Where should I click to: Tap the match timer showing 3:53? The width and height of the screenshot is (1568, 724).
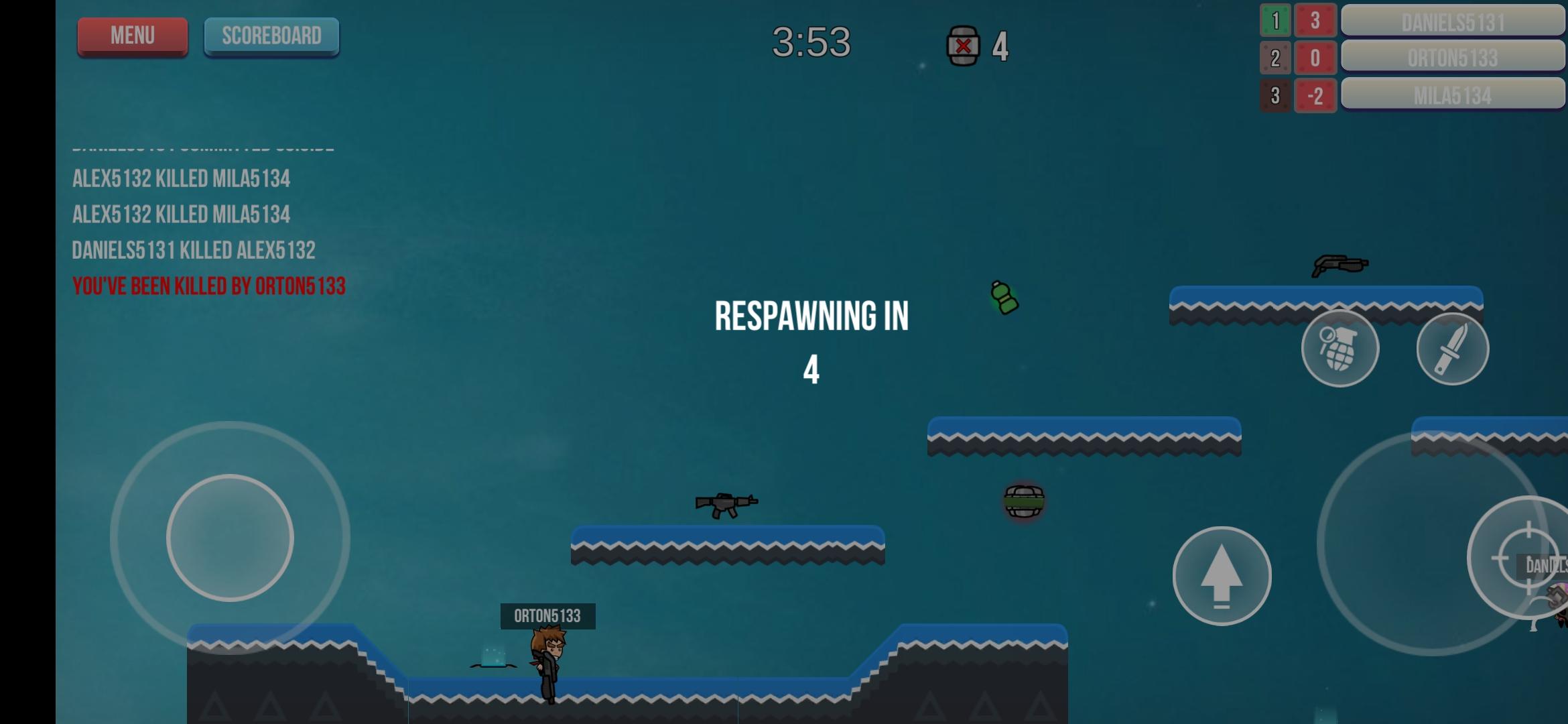[x=813, y=42]
